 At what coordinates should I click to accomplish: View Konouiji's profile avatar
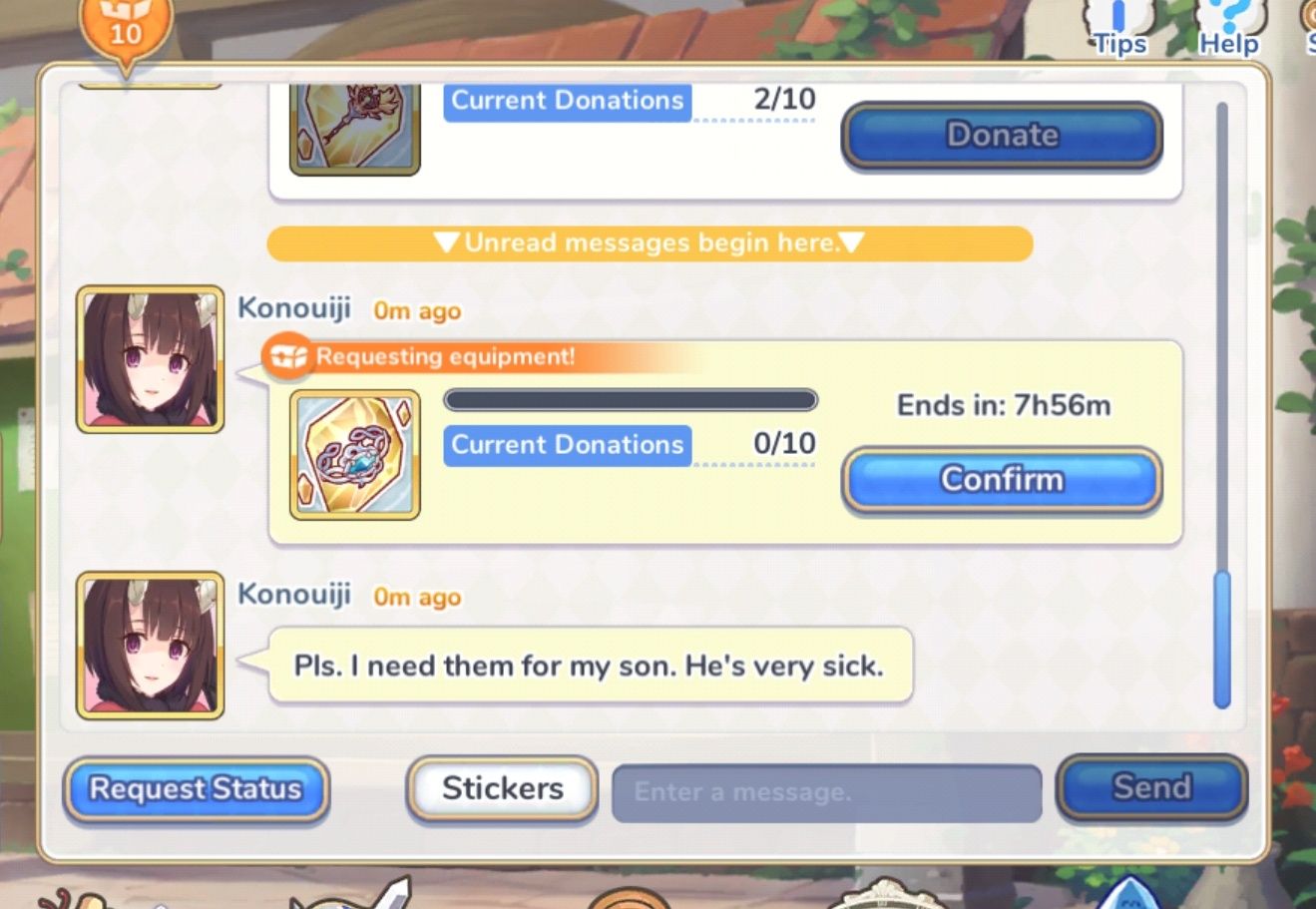pyautogui.click(x=148, y=361)
